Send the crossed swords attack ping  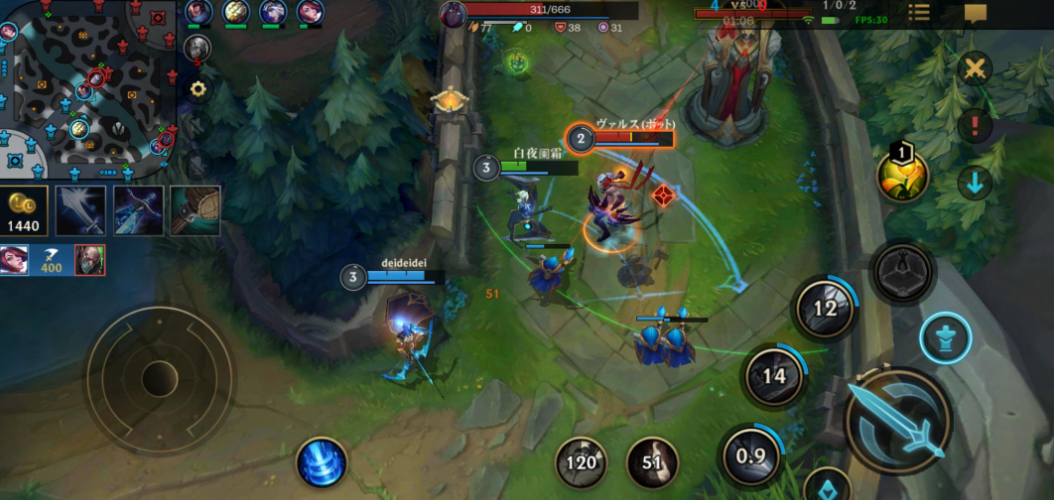pyautogui.click(x=974, y=69)
